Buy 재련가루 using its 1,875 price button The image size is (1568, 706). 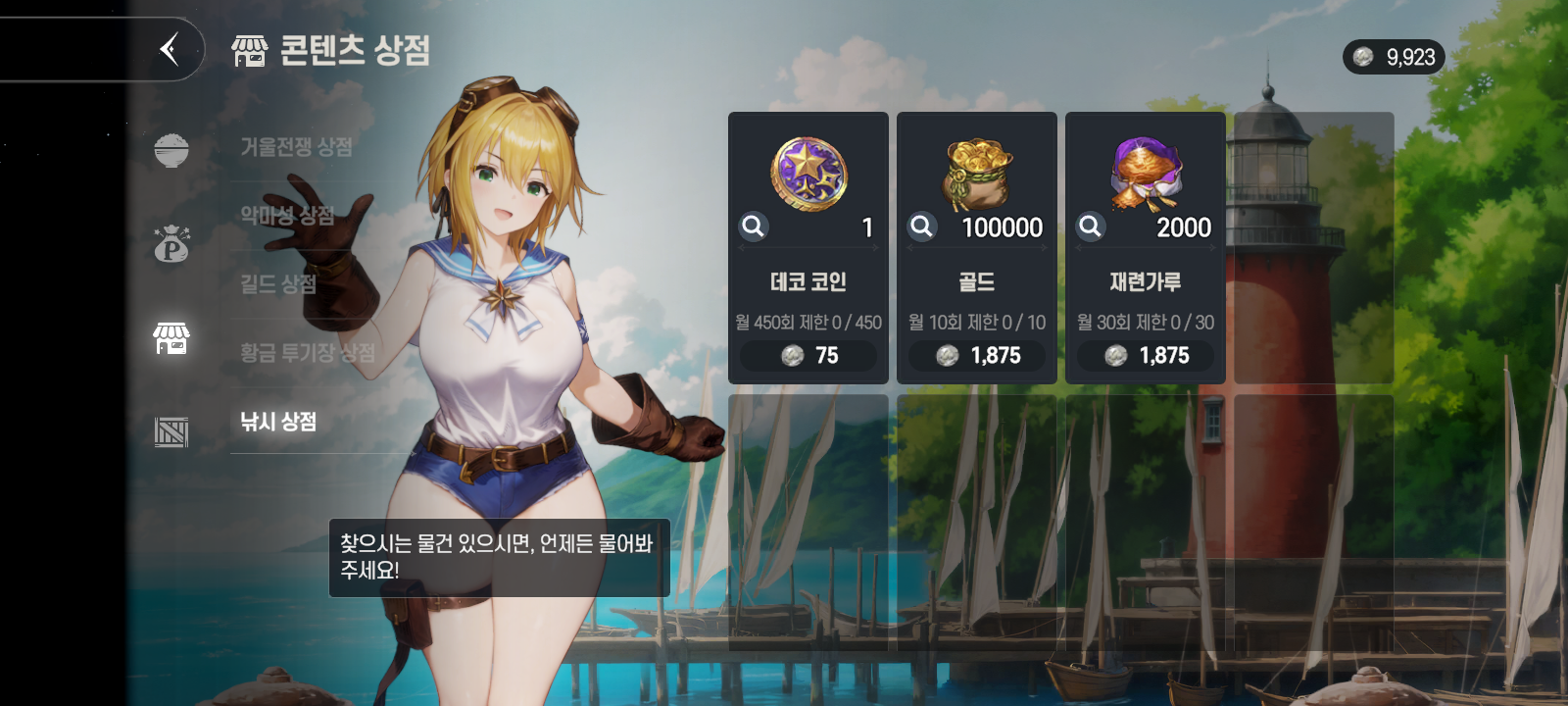pos(1146,356)
